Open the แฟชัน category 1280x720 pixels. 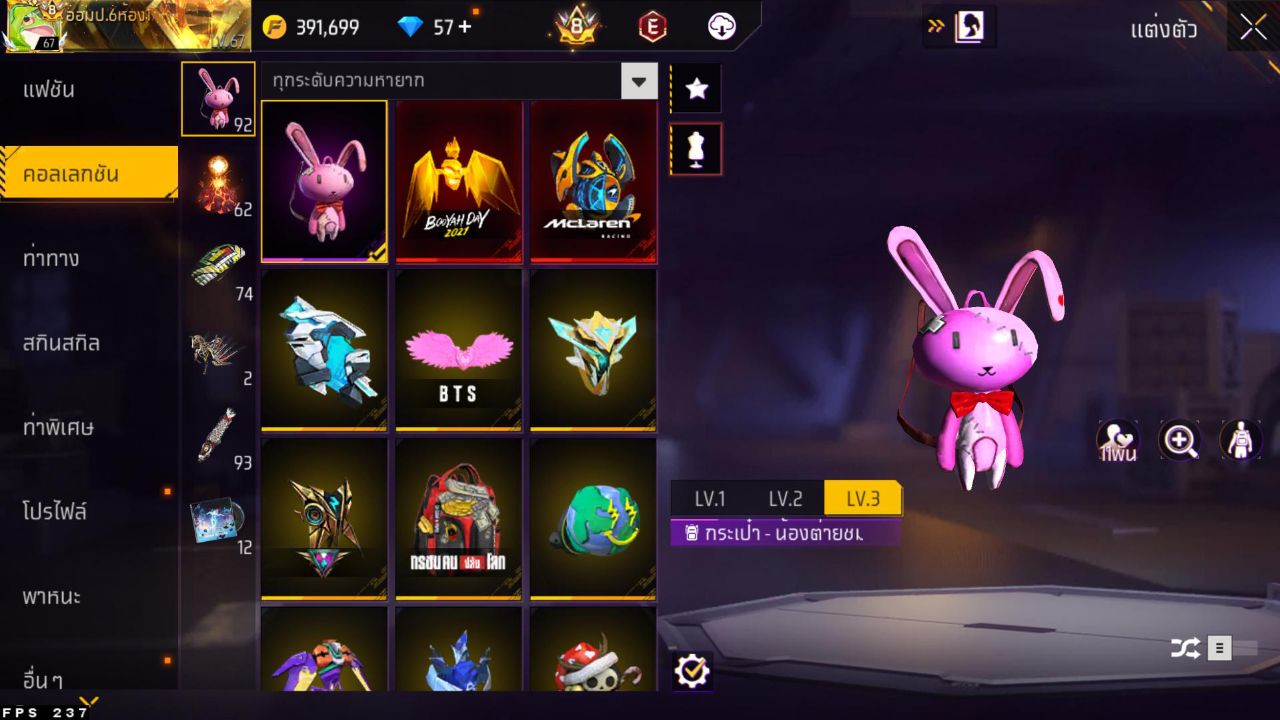coord(50,90)
